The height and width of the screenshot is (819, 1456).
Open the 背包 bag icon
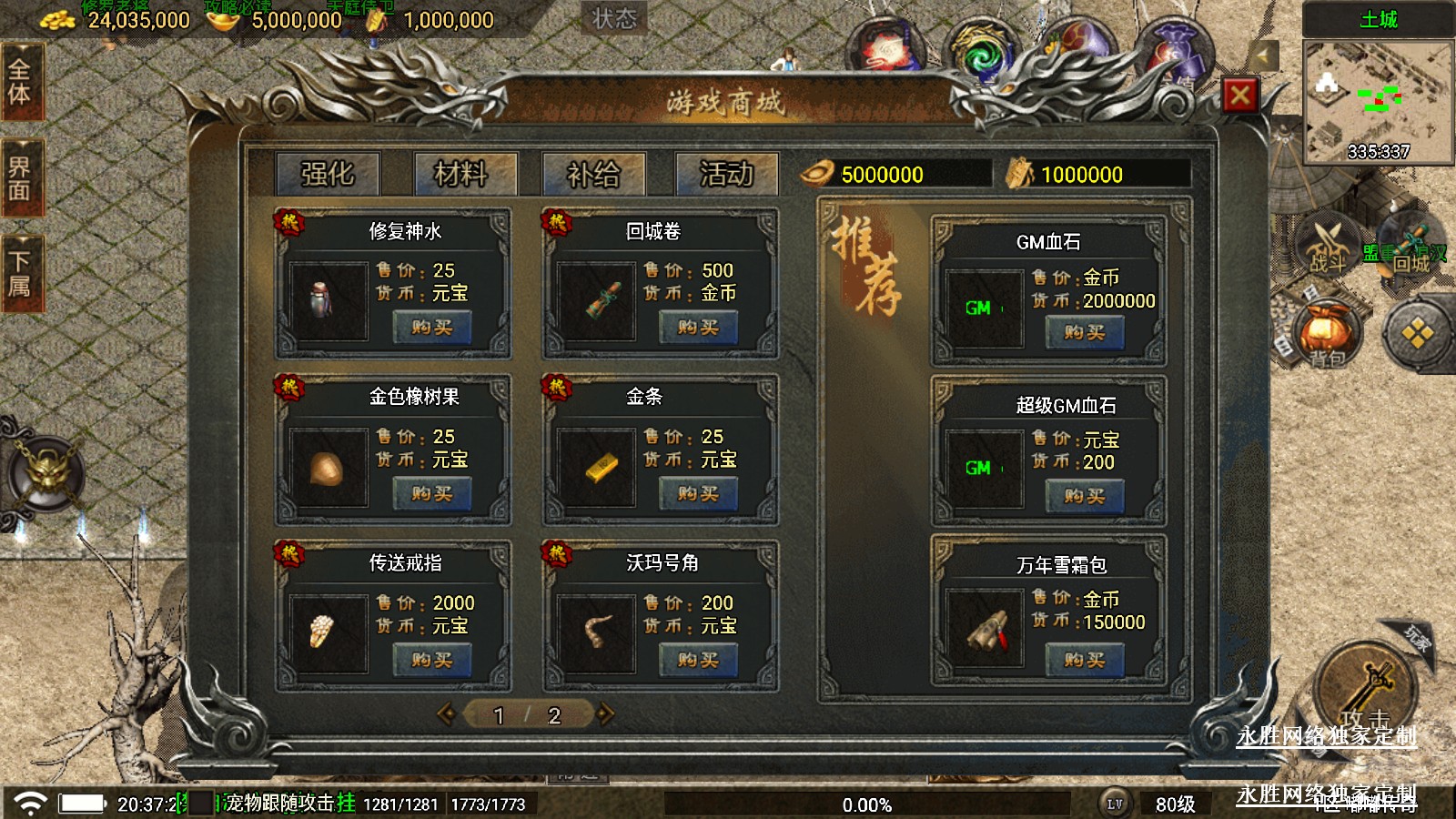coord(1327,335)
